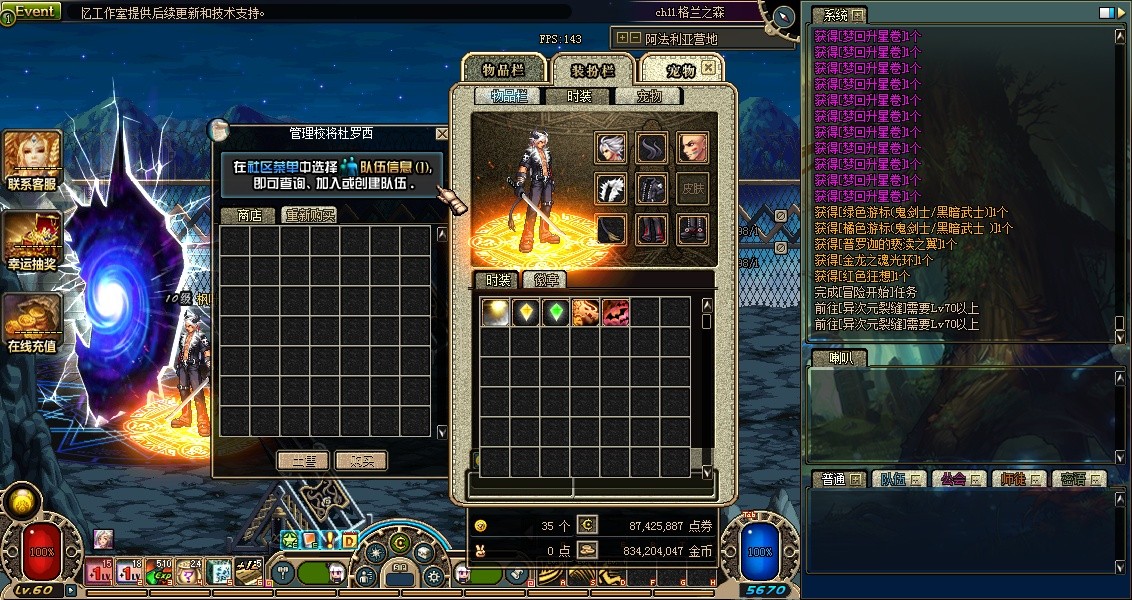
Task: Switch to the 商店 shop tab
Action: [x=249, y=215]
